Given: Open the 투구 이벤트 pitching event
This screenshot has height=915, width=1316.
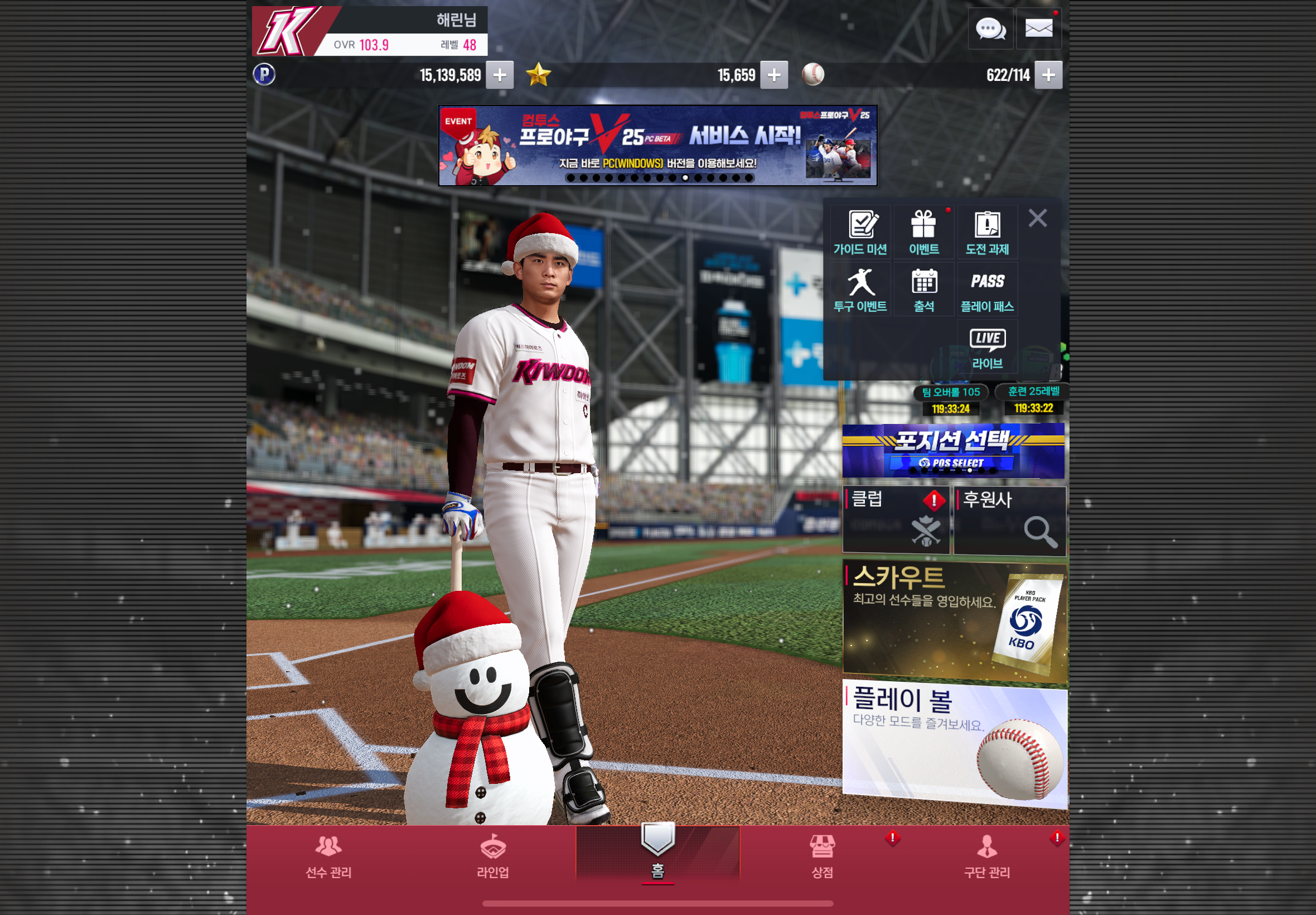Looking at the screenshot, I should click(860, 290).
